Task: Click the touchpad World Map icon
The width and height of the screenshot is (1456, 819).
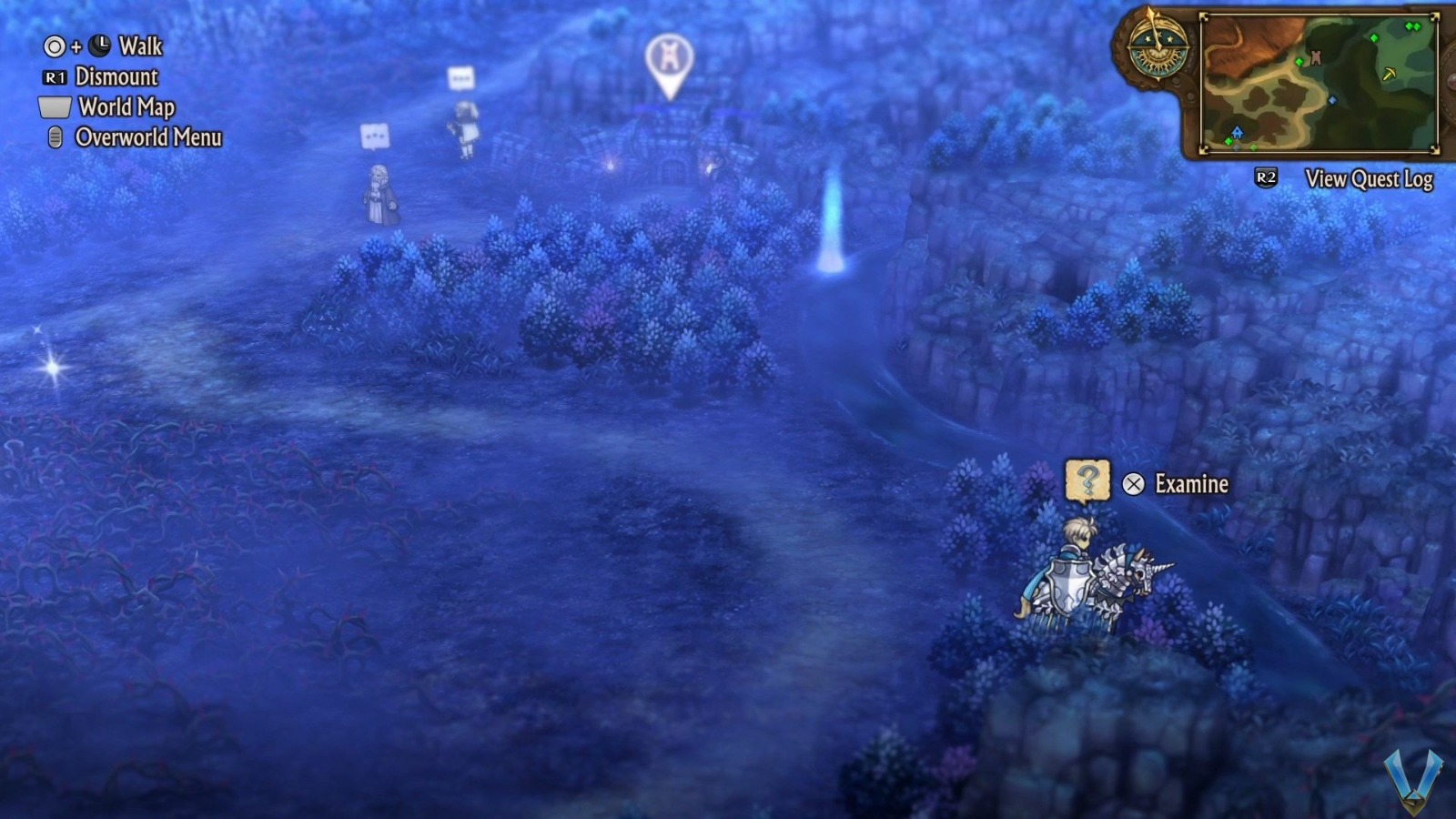Action: pyautogui.click(x=53, y=107)
